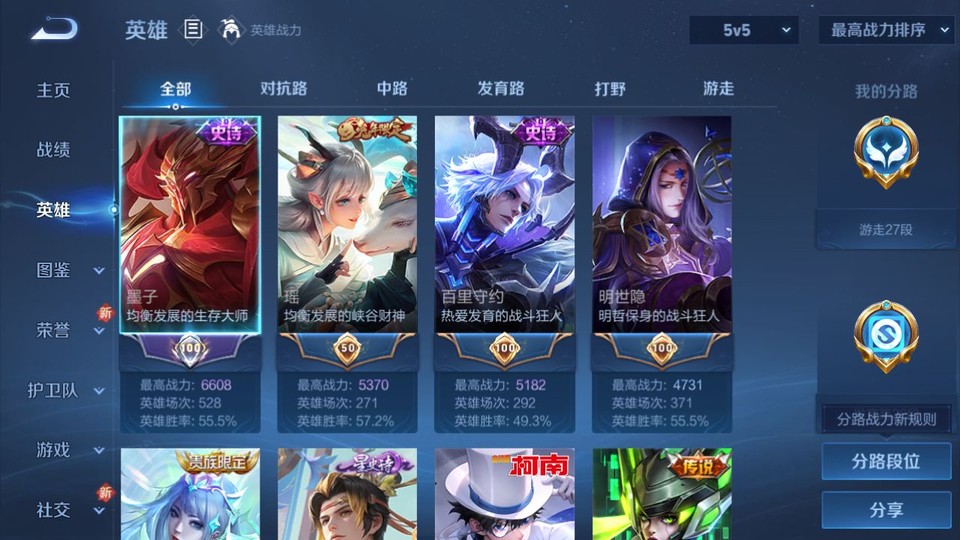
Task: Switch to the 打野 tab
Action: click(x=610, y=89)
